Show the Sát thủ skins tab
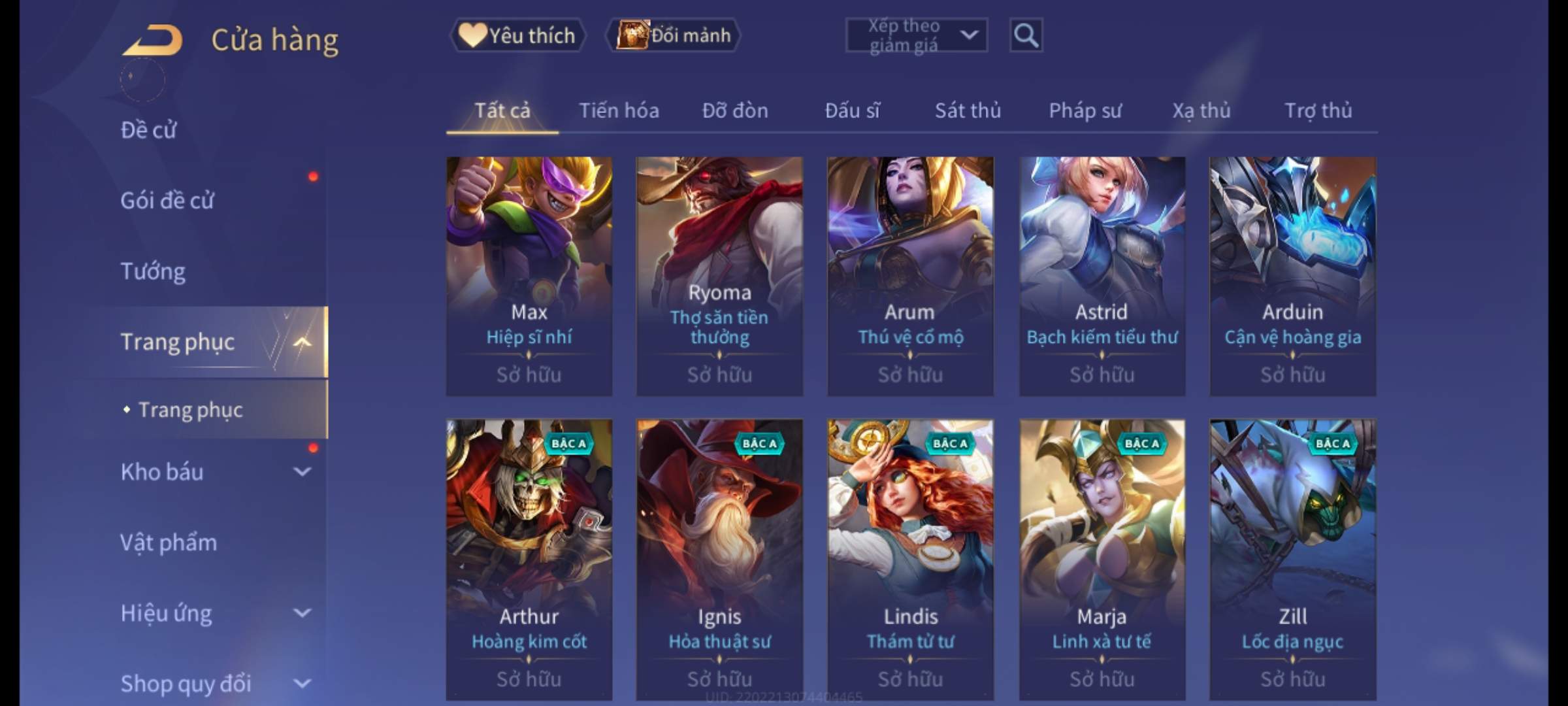The width and height of the screenshot is (1568, 706). click(x=968, y=110)
